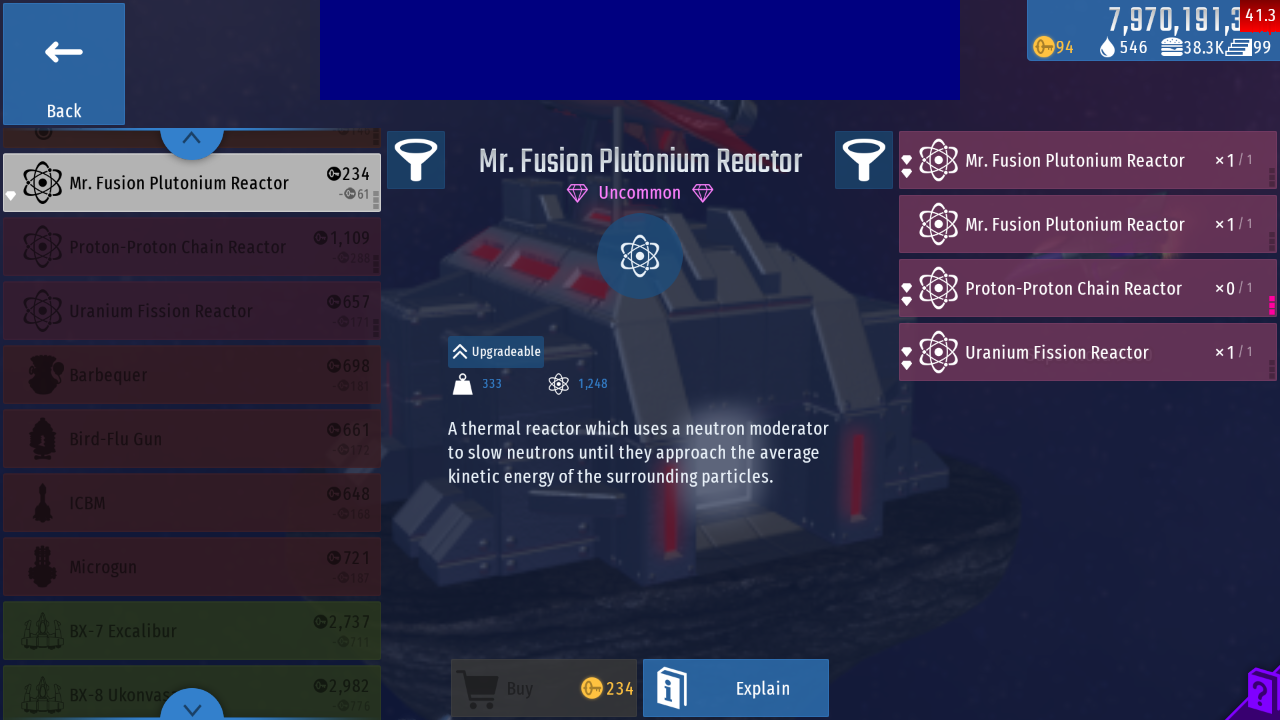Click the down arrow under the shop list
The image size is (1280, 720).
click(192, 707)
